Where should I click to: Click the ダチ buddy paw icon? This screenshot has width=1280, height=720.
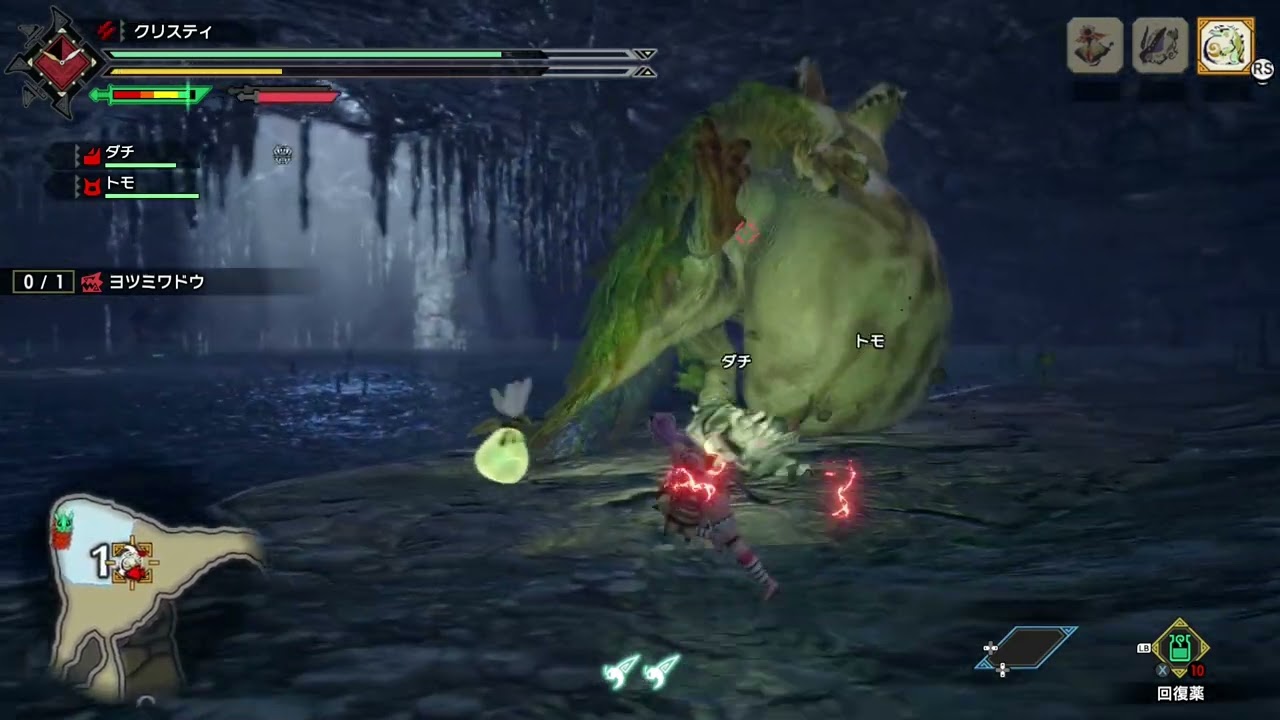coord(92,156)
